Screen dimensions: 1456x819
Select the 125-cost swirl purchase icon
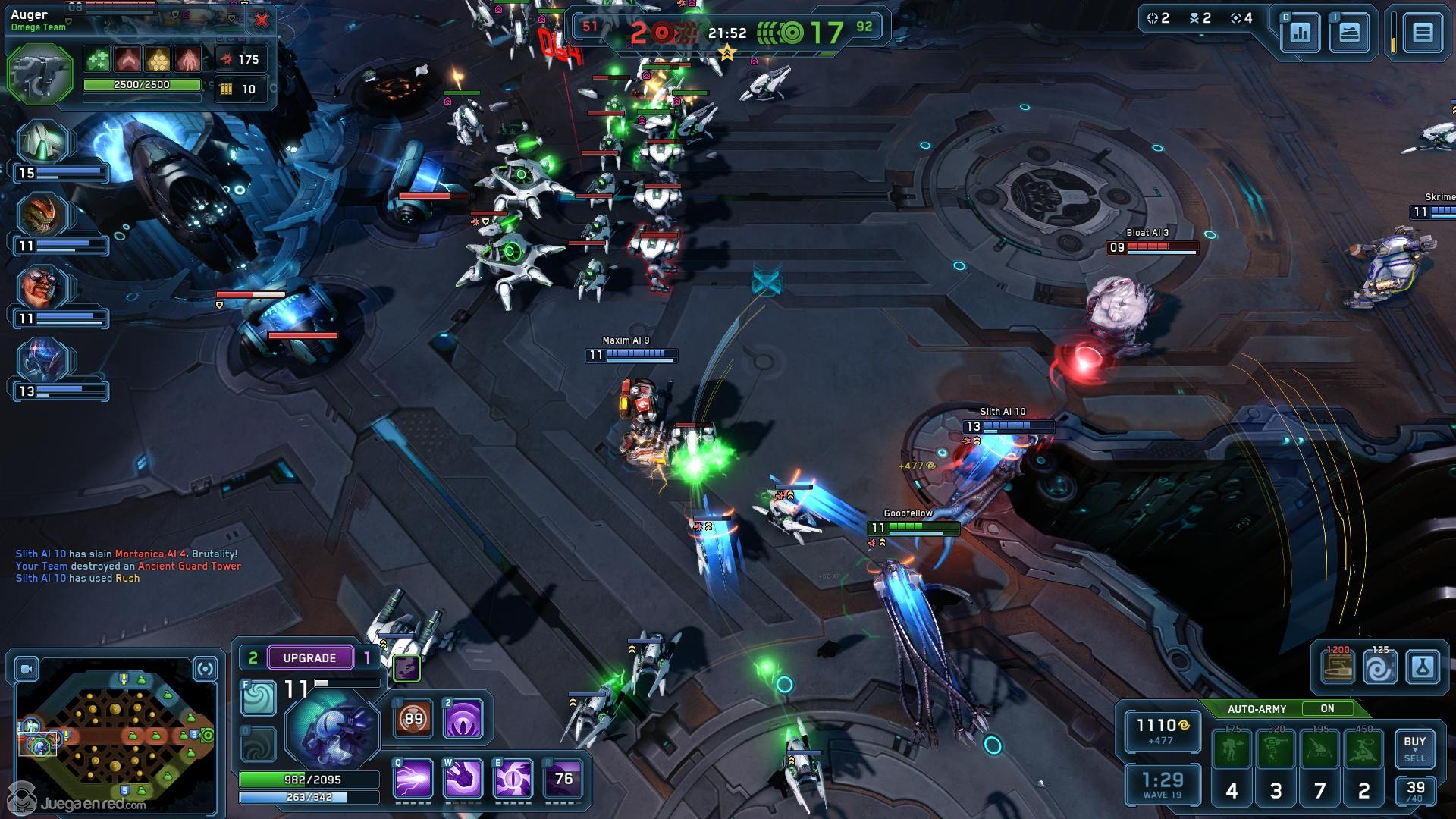1379,668
